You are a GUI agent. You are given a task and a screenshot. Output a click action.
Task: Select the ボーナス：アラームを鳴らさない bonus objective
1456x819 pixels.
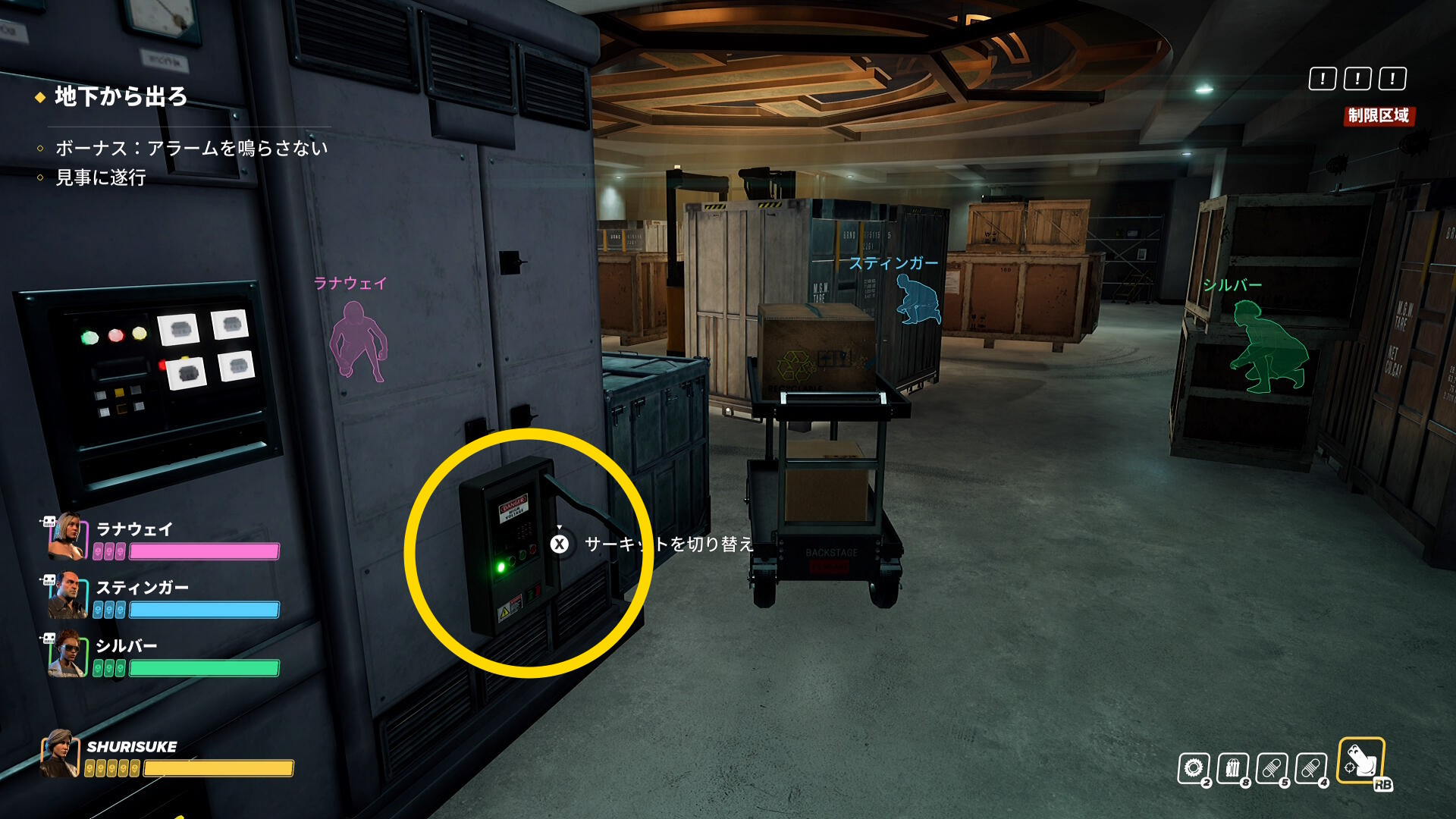pos(191,148)
